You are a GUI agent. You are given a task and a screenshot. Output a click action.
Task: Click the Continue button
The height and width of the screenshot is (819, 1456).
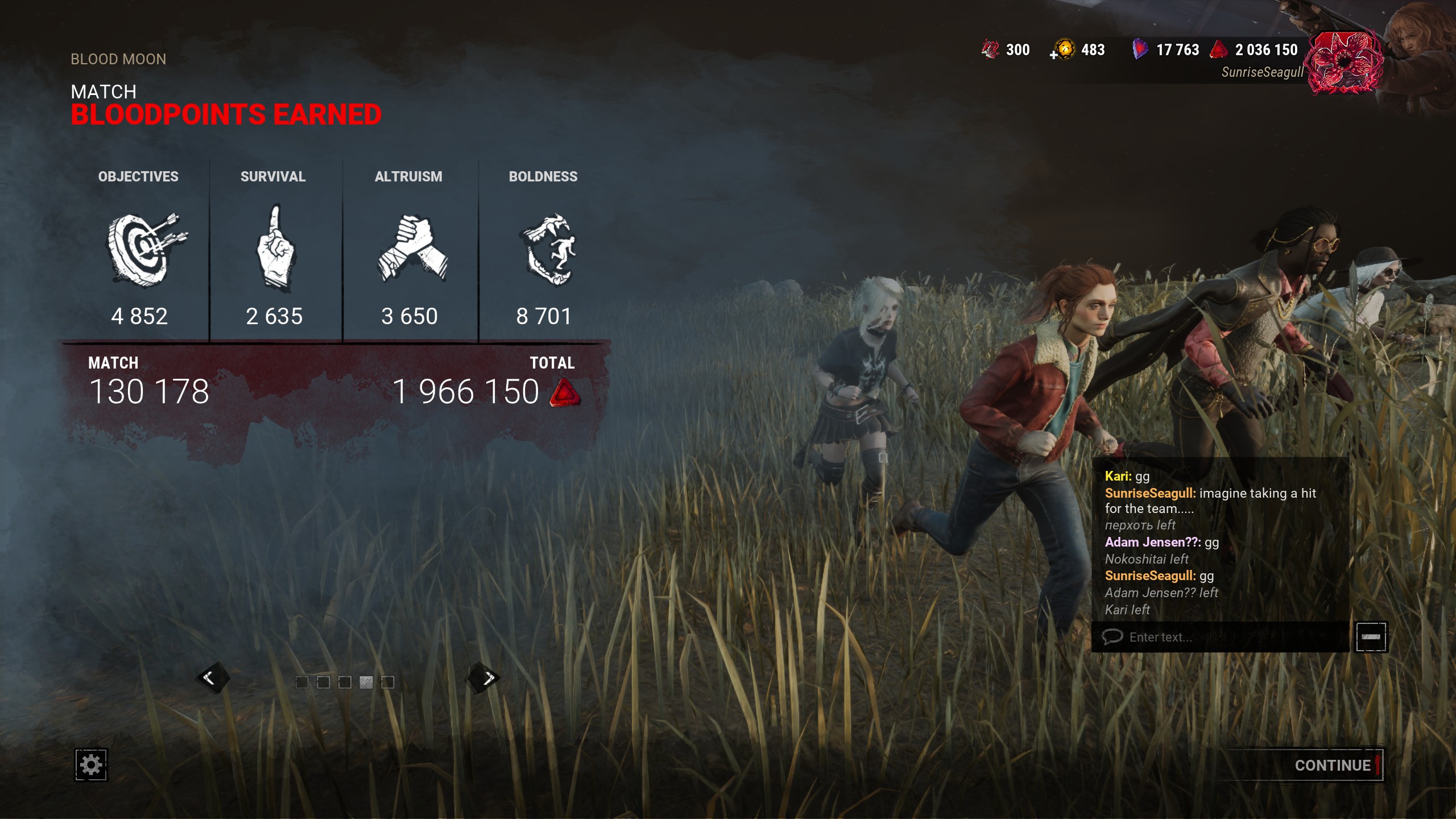(x=1332, y=766)
